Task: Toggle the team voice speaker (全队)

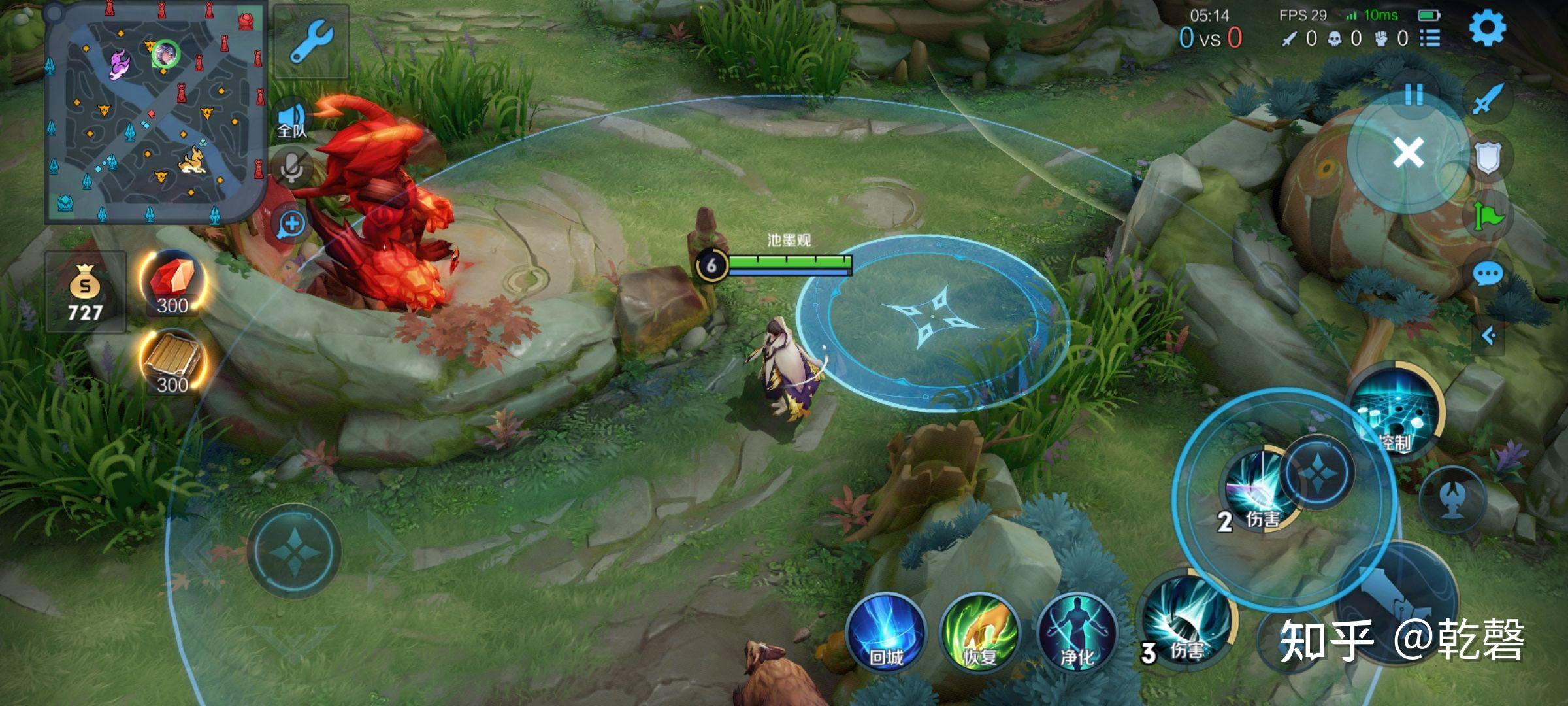Action: (x=292, y=119)
